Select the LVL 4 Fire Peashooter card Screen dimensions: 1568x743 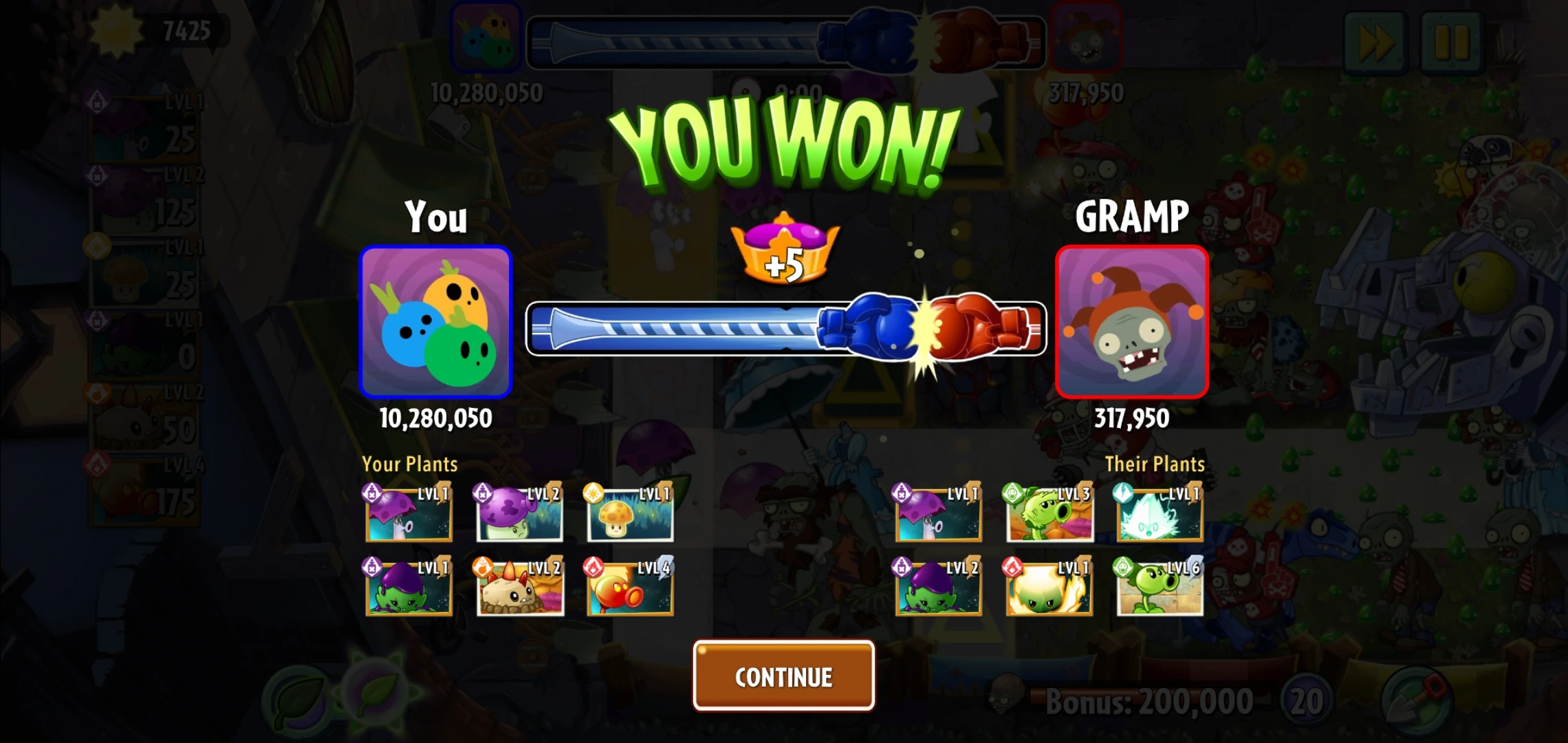(629, 590)
